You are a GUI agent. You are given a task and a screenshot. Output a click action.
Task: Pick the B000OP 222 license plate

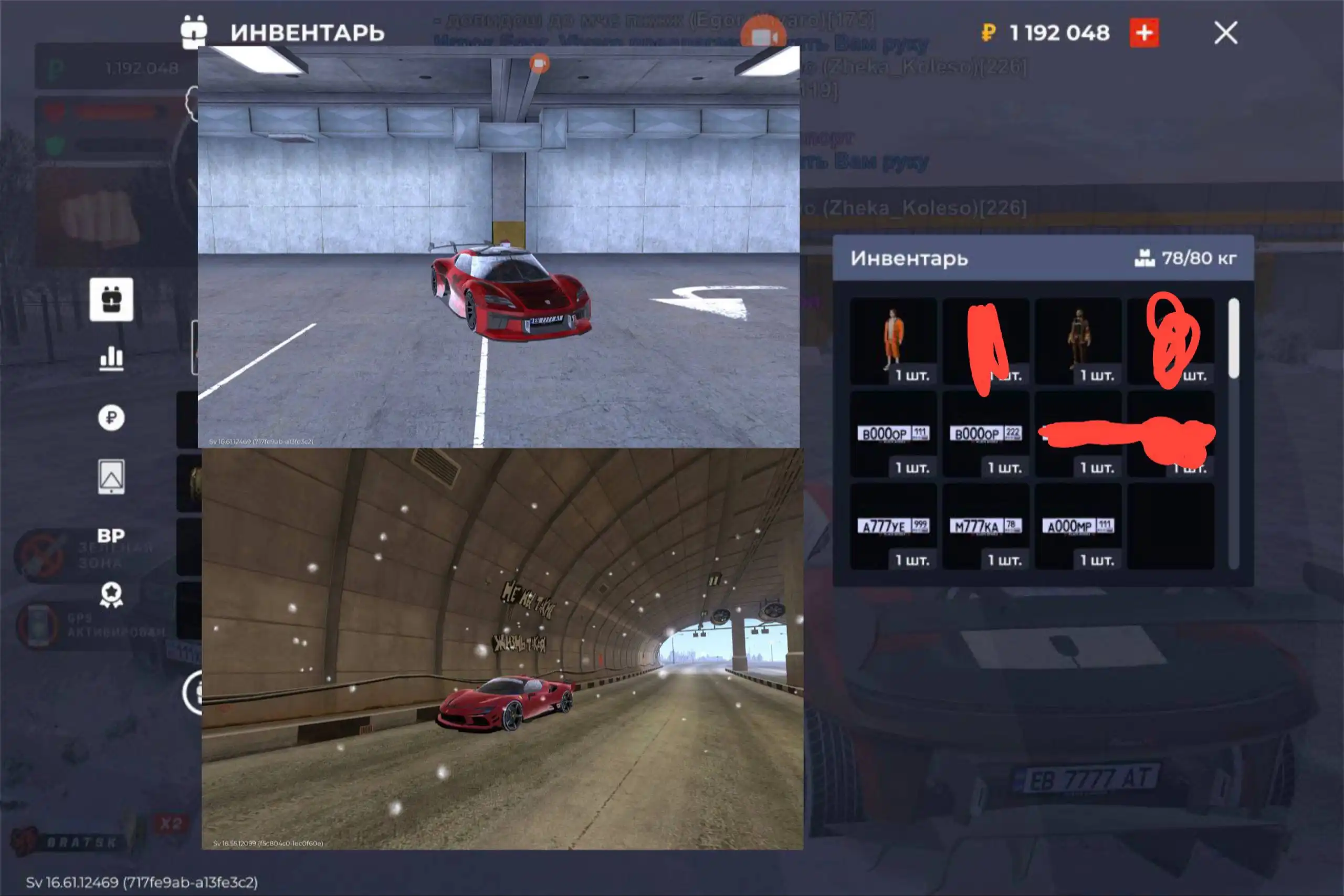[986, 434]
